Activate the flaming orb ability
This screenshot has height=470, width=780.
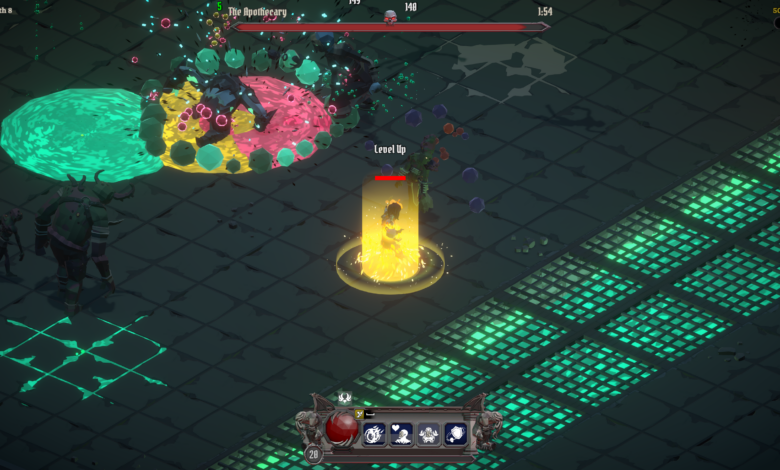375,435
